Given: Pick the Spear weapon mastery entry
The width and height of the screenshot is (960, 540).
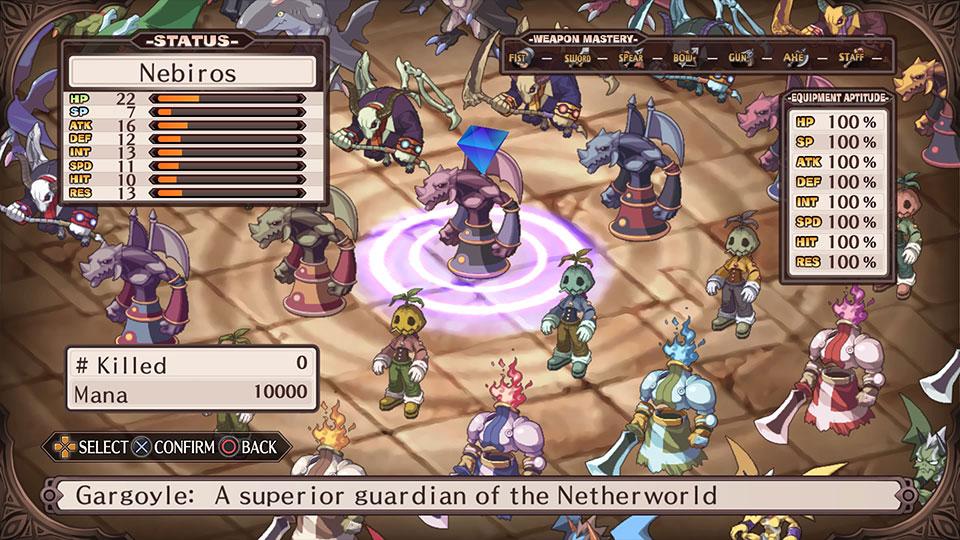Looking at the screenshot, I should [x=630, y=57].
